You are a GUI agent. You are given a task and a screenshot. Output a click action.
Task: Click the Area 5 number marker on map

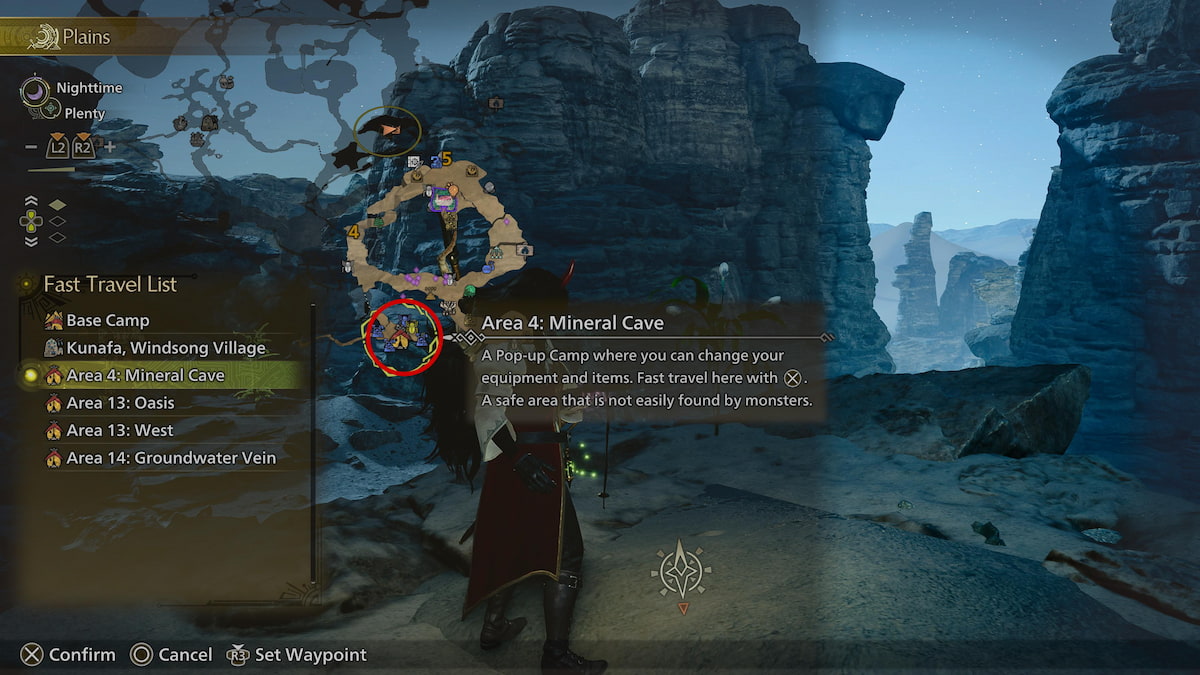pos(447,159)
